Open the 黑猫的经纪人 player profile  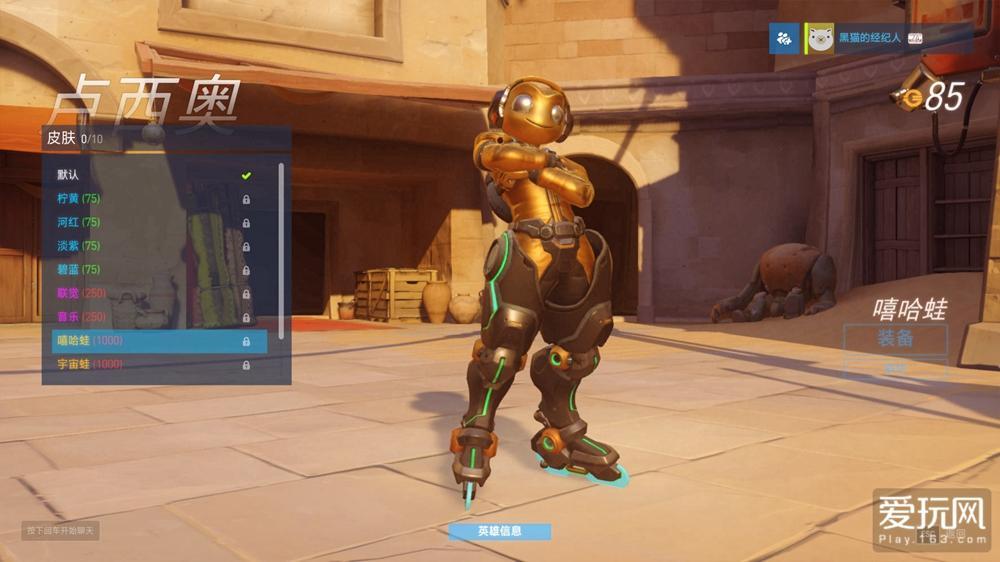pos(868,38)
